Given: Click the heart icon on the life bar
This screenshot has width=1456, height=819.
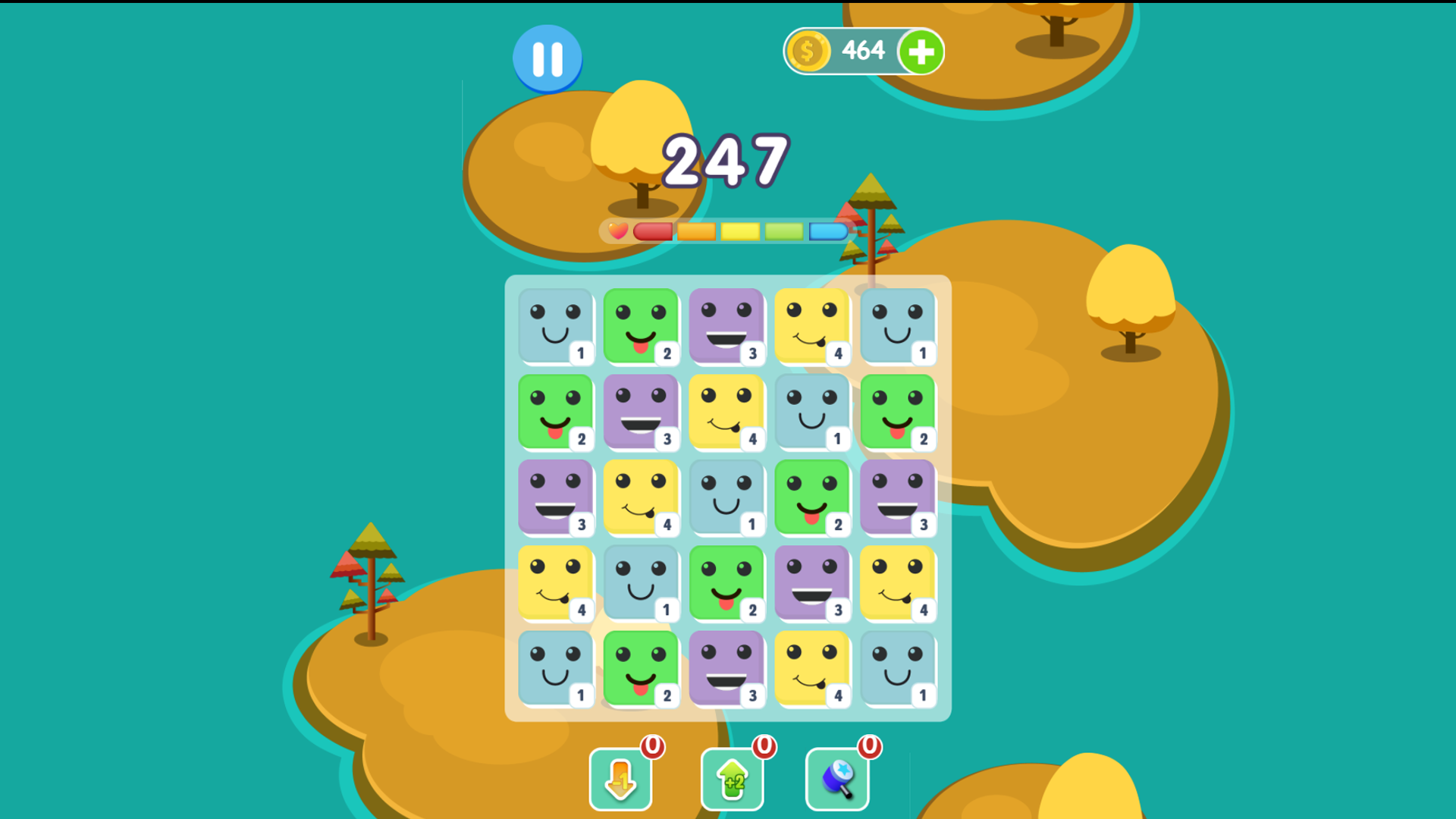Looking at the screenshot, I should (617, 232).
